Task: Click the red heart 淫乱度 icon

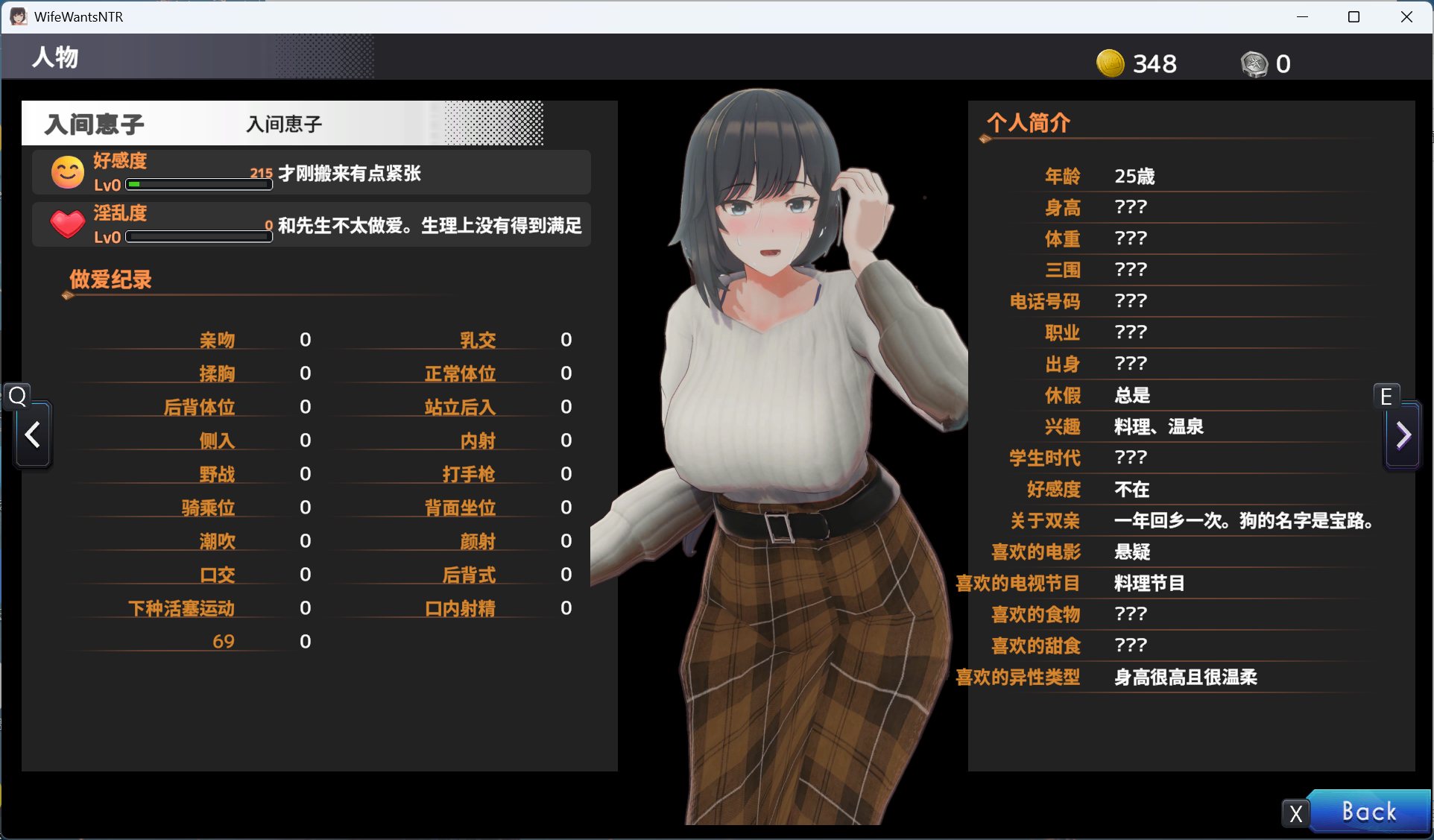Action: (67, 224)
